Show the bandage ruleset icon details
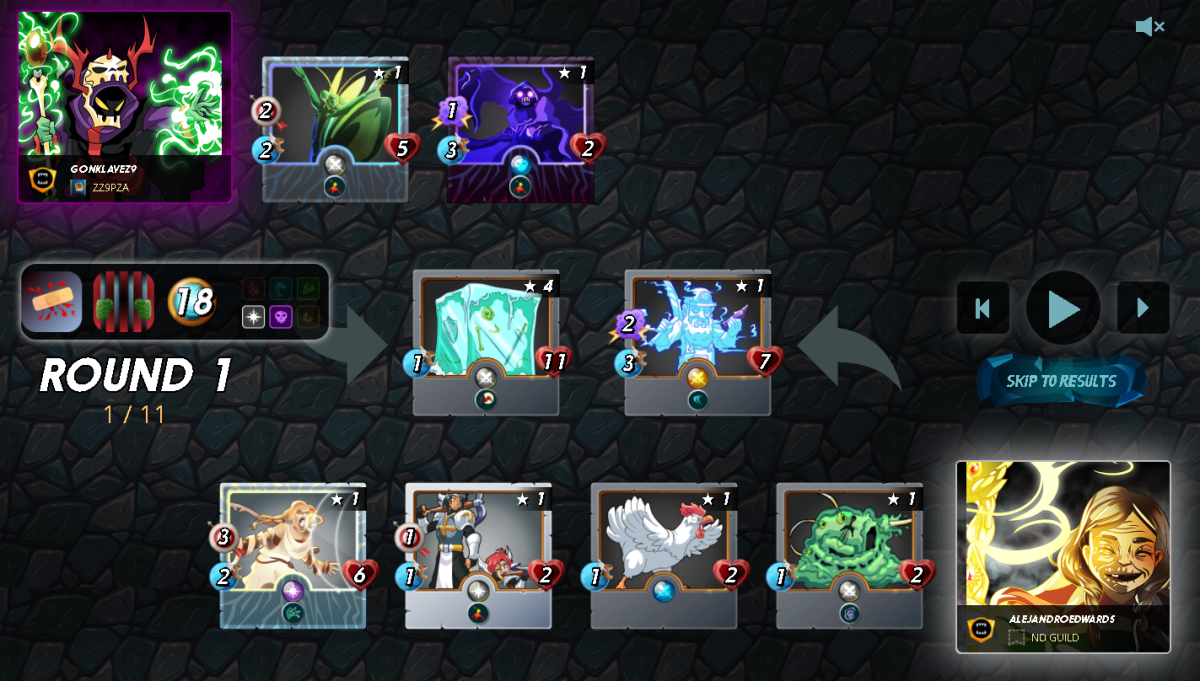The height and width of the screenshot is (681, 1200). 52,301
